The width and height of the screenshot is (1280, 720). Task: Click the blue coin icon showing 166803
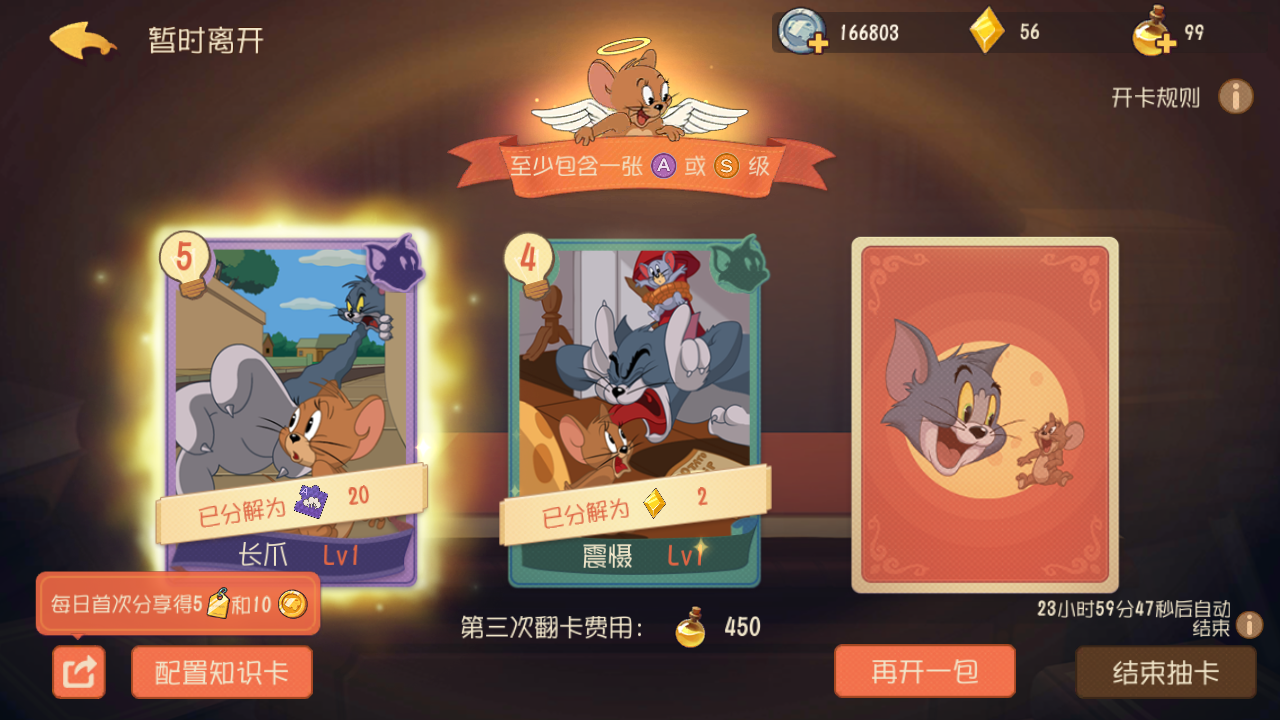[799, 32]
